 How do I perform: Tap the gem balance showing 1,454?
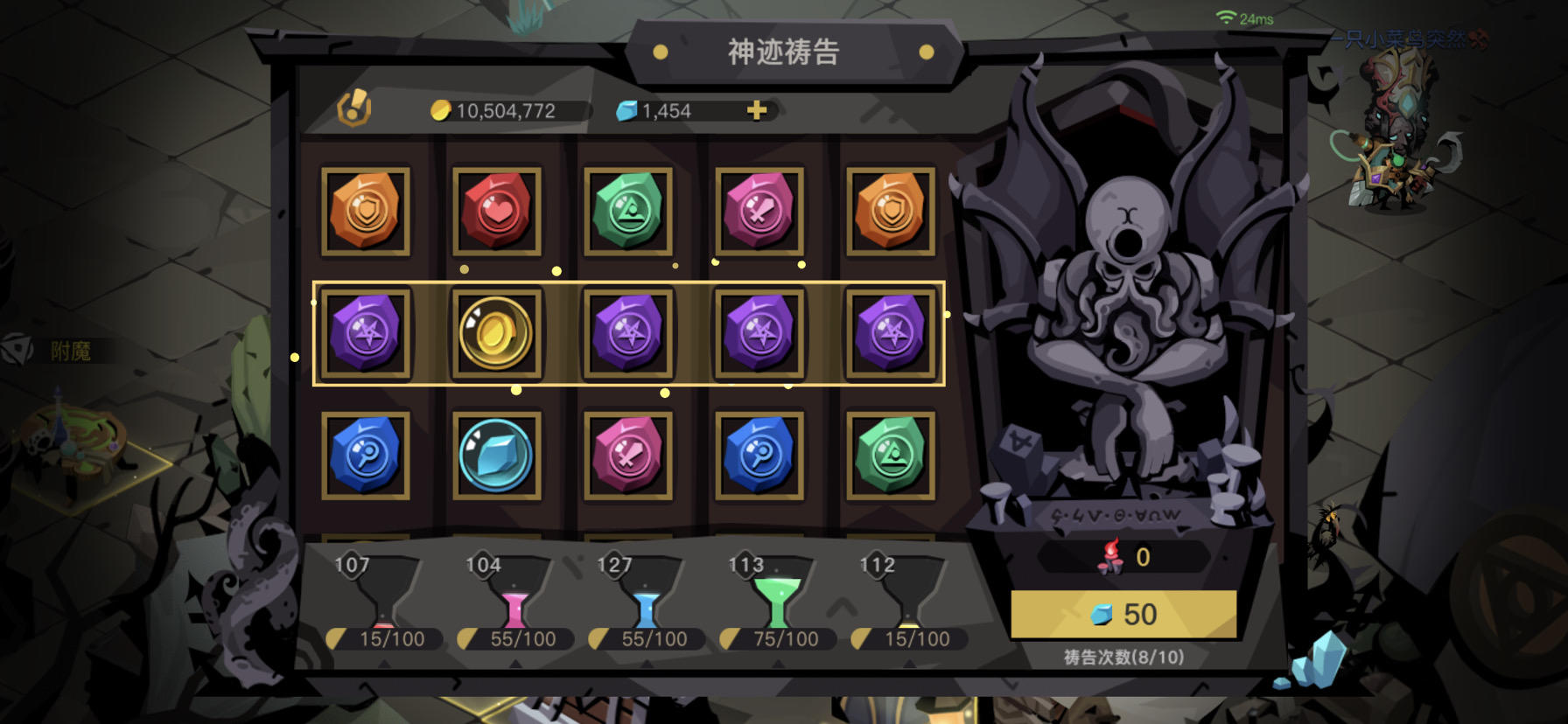(x=665, y=110)
